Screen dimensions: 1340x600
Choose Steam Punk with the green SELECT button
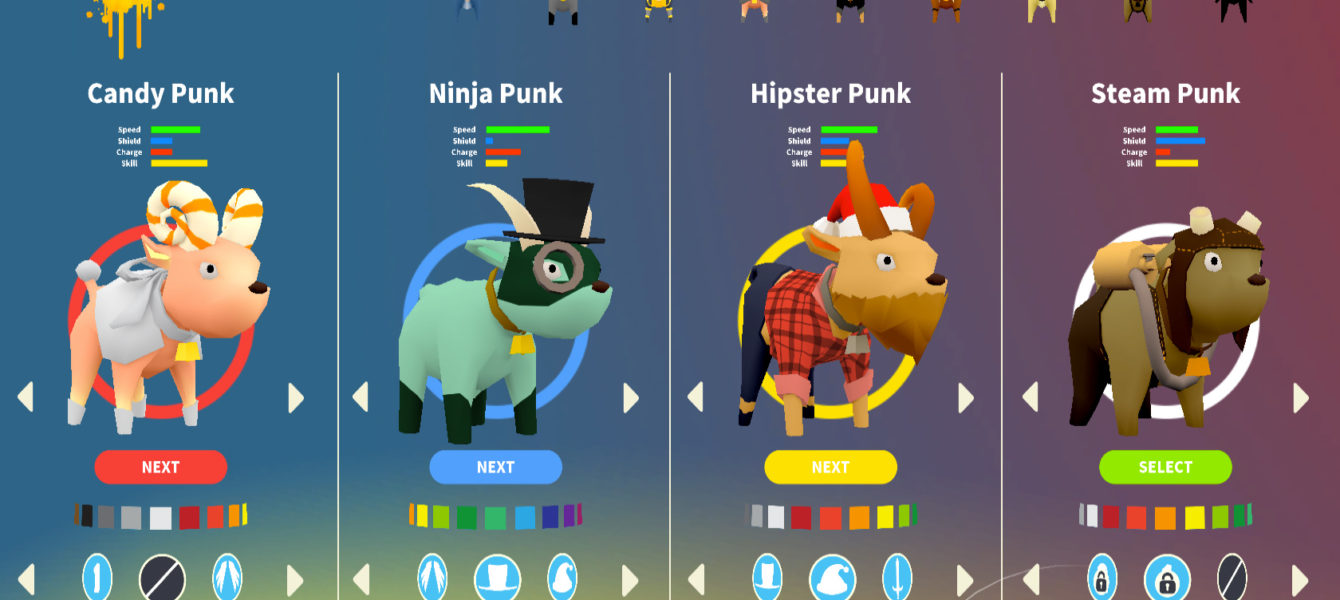point(1165,467)
